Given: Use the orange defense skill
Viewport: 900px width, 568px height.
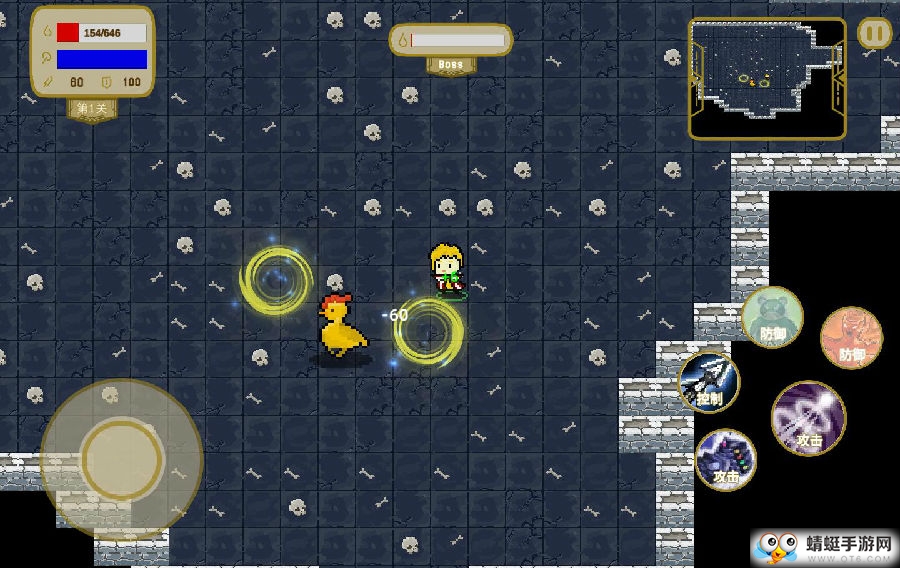Looking at the screenshot, I should [x=851, y=337].
